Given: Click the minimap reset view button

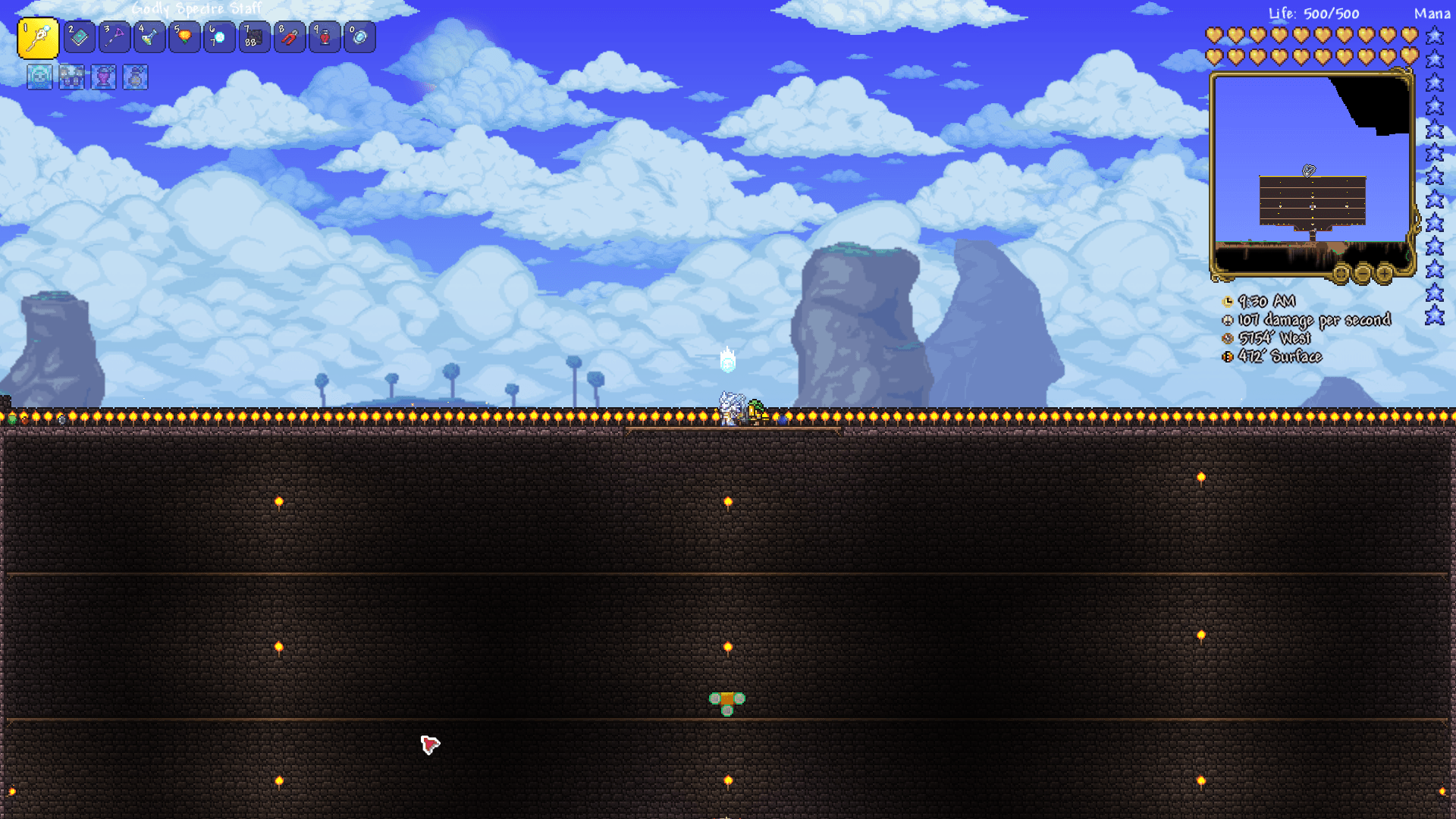Looking at the screenshot, I should click(x=1341, y=274).
